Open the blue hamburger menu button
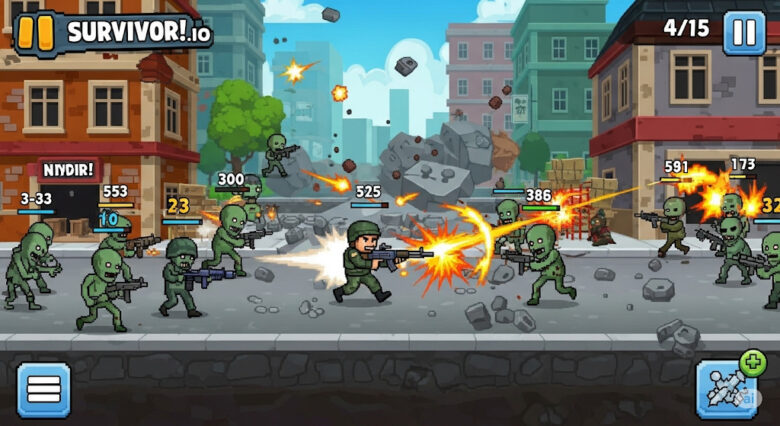The width and height of the screenshot is (780, 426). point(44,389)
